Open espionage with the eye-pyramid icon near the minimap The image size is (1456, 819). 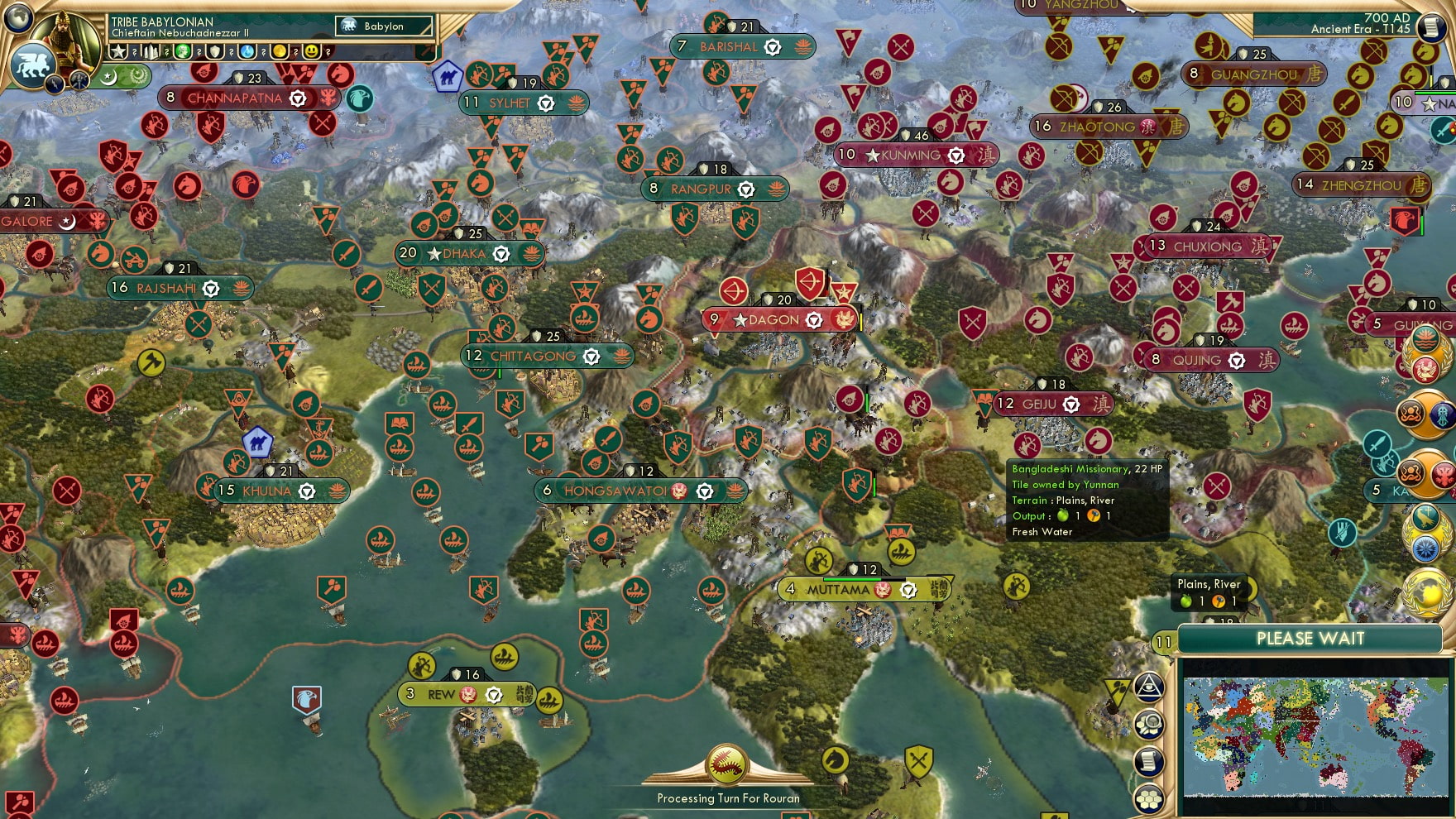pyautogui.click(x=1150, y=687)
